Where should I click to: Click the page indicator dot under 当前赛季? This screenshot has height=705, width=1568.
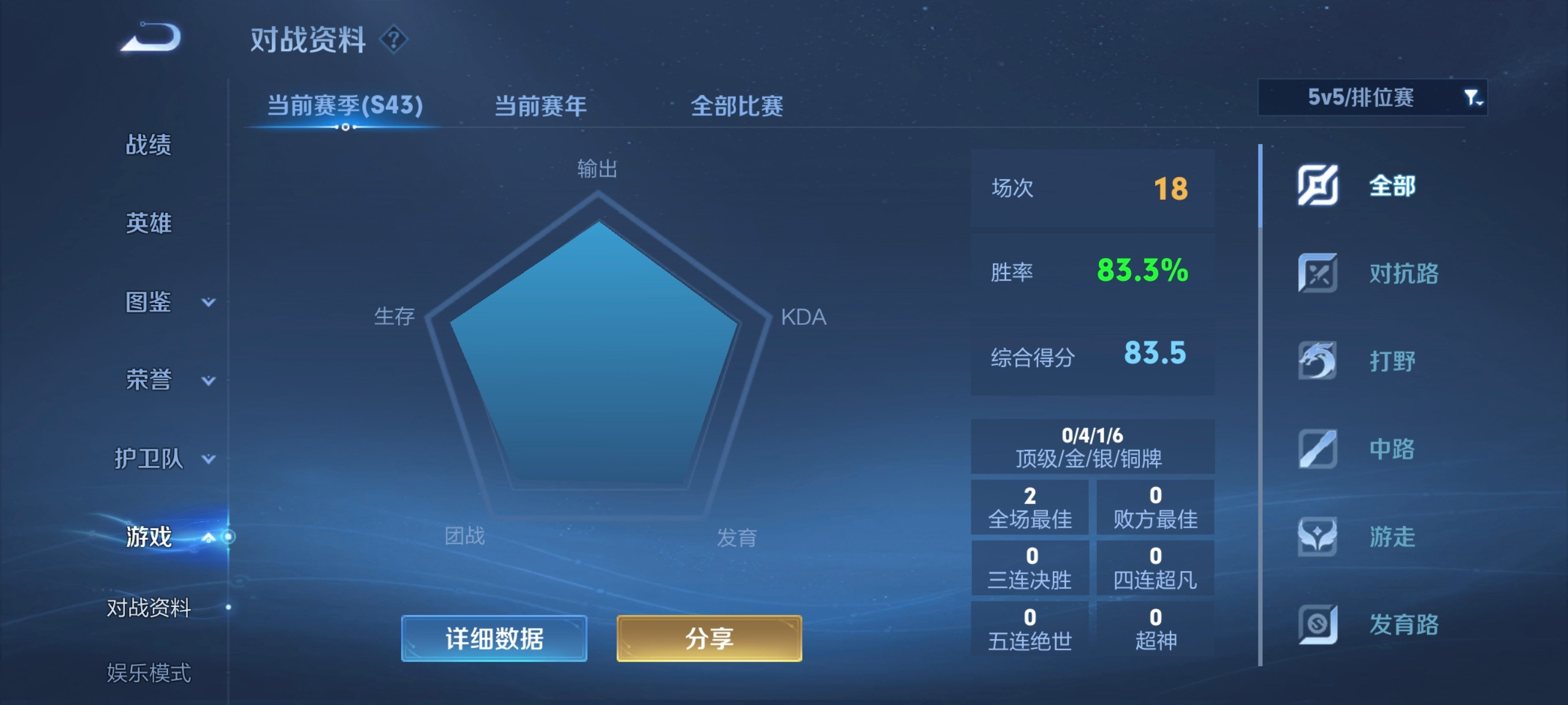pos(345,127)
